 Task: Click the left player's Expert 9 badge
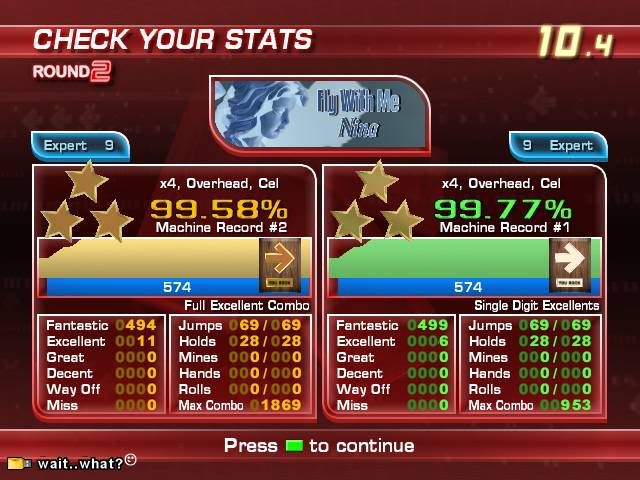(82, 146)
